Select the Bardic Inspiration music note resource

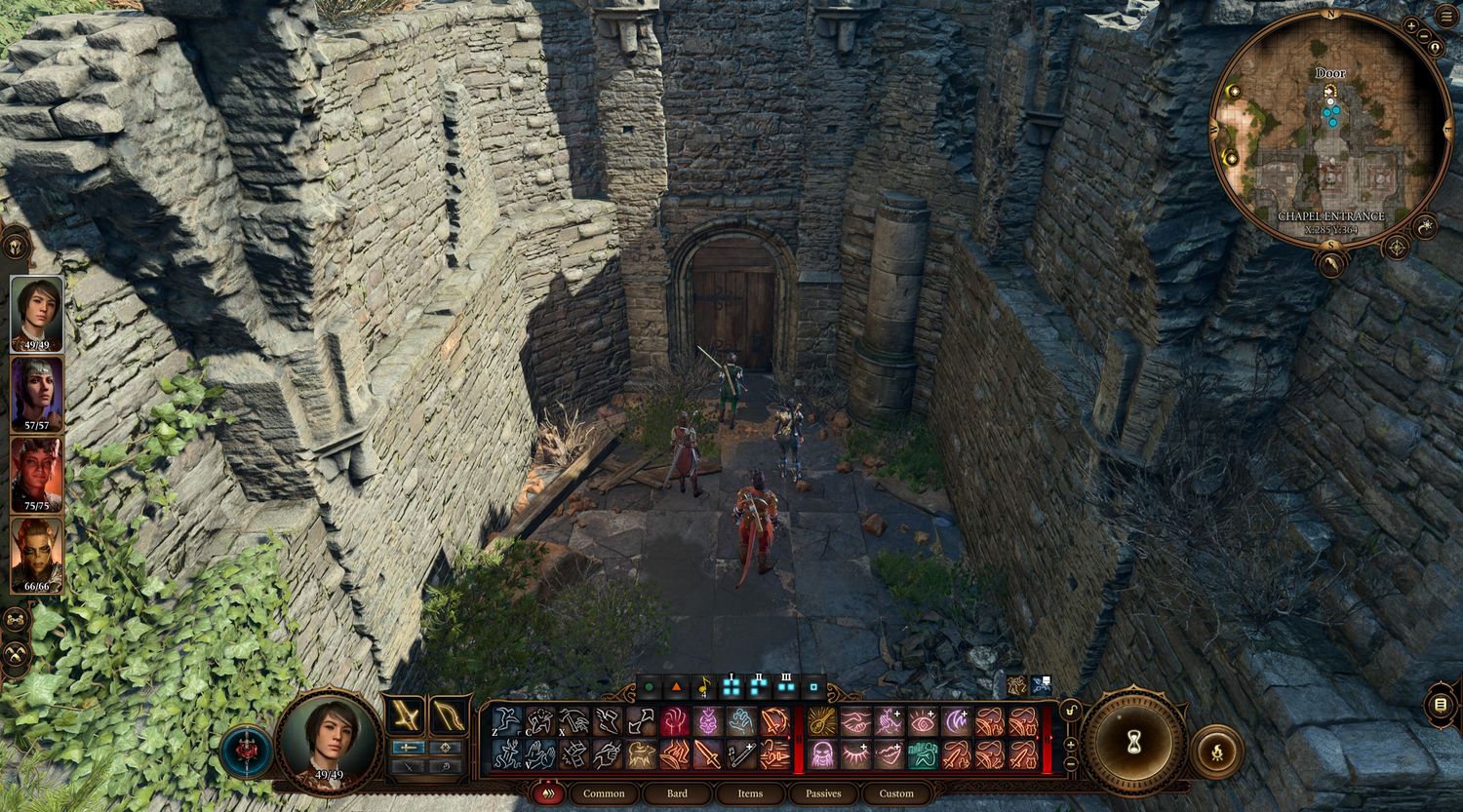pyautogui.click(x=703, y=687)
